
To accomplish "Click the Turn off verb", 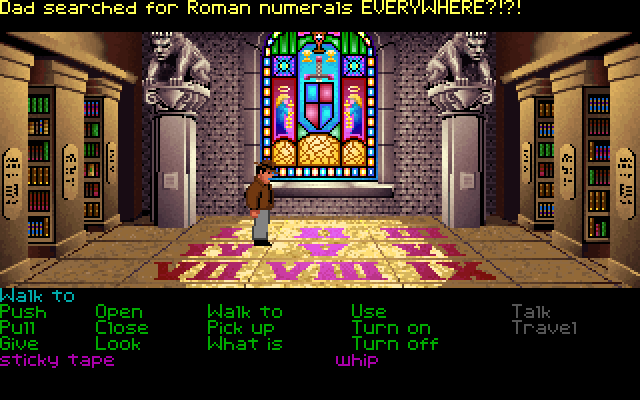I will tap(394, 343).
